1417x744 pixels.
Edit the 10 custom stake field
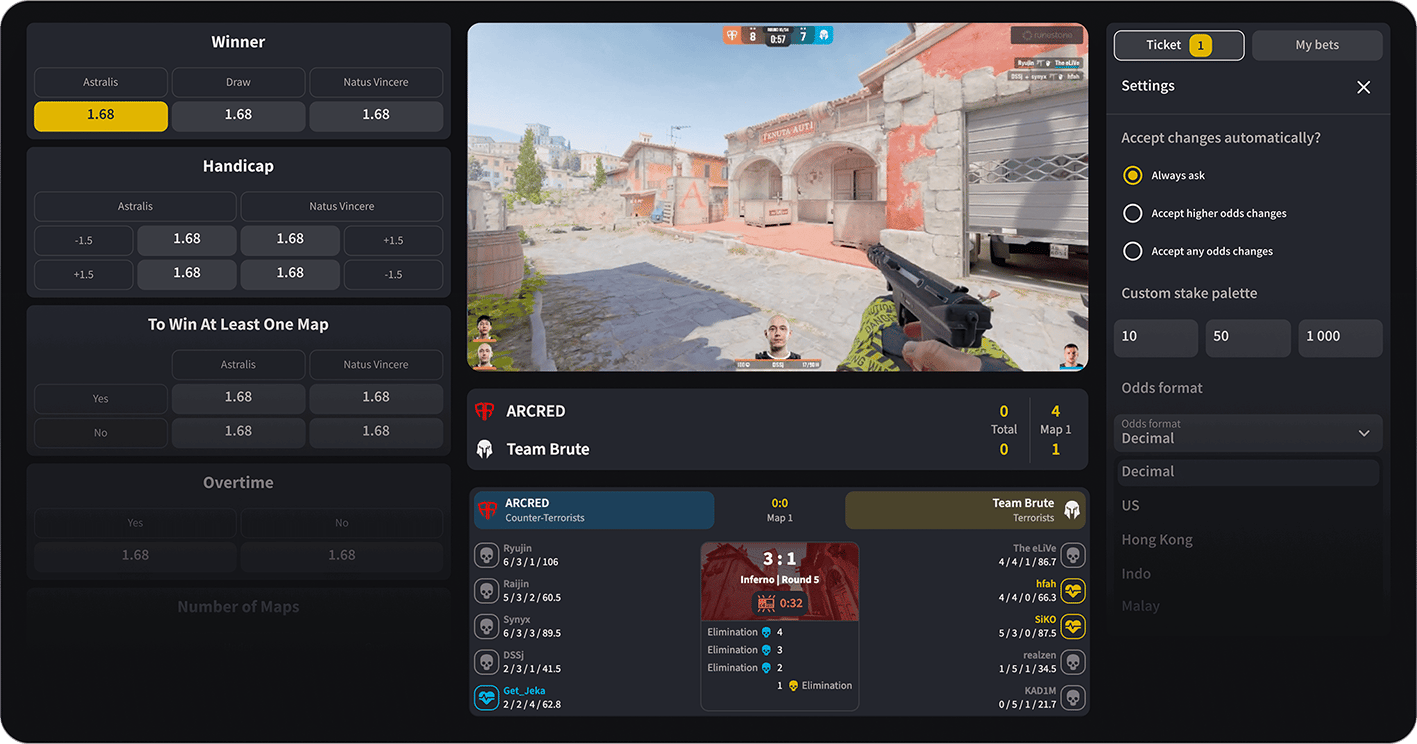(x=1155, y=337)
